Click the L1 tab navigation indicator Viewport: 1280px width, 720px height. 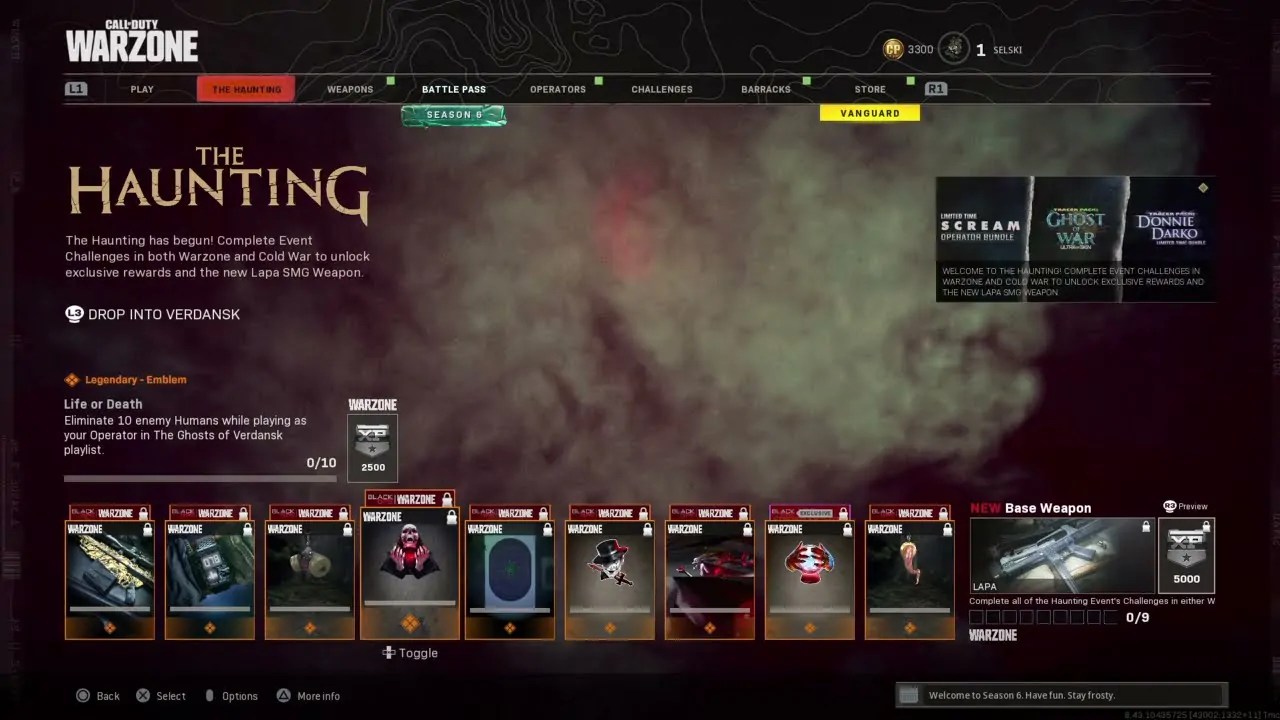pyautogui.click(x=78, y=88)
